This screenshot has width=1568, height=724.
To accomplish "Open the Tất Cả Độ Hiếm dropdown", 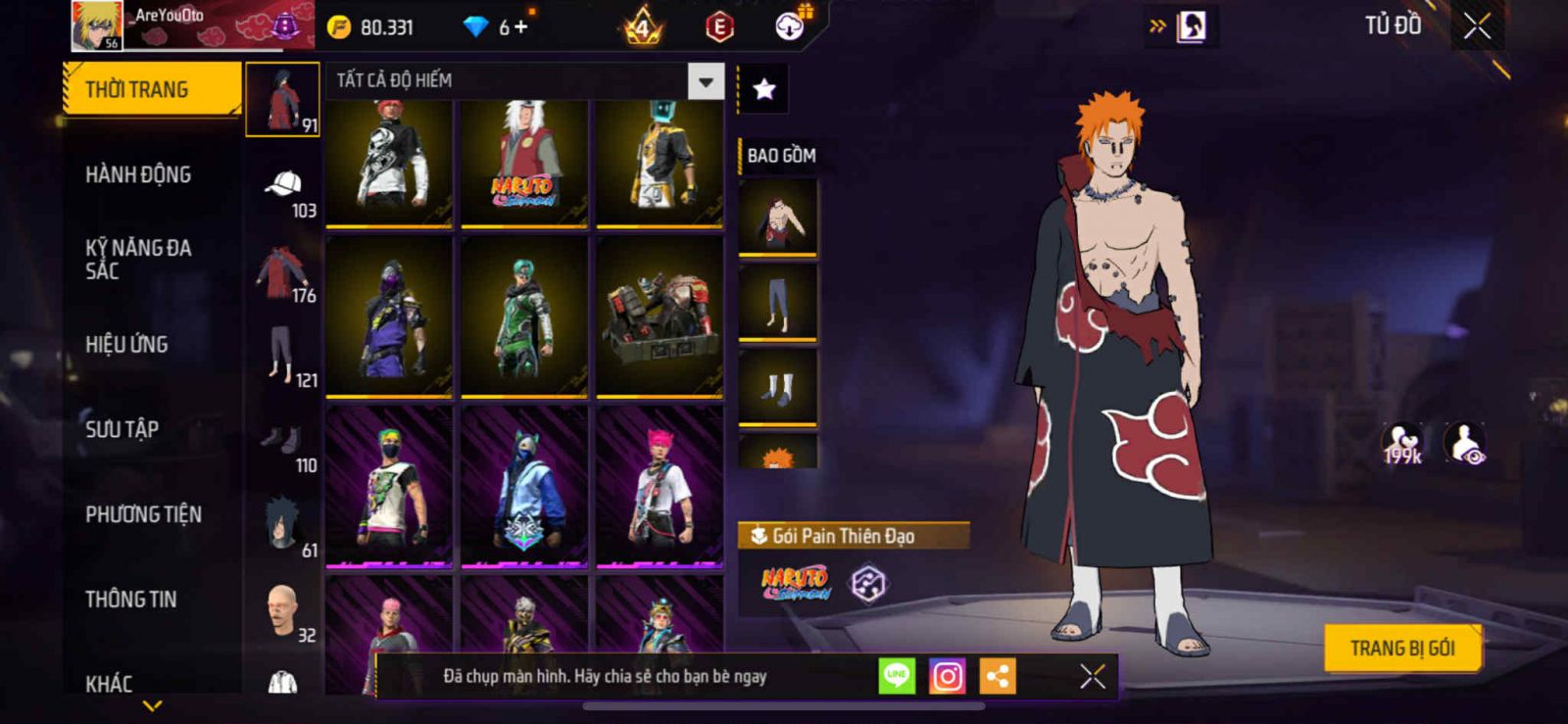I will point(705,80).
